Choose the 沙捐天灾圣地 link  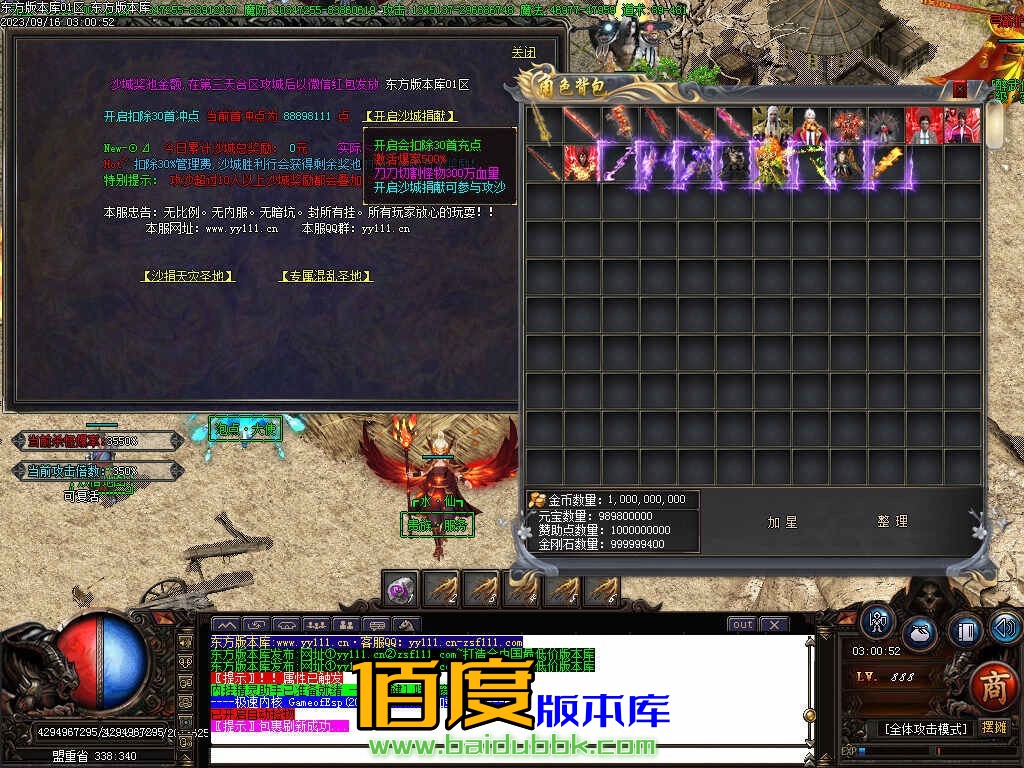point(188,276)
